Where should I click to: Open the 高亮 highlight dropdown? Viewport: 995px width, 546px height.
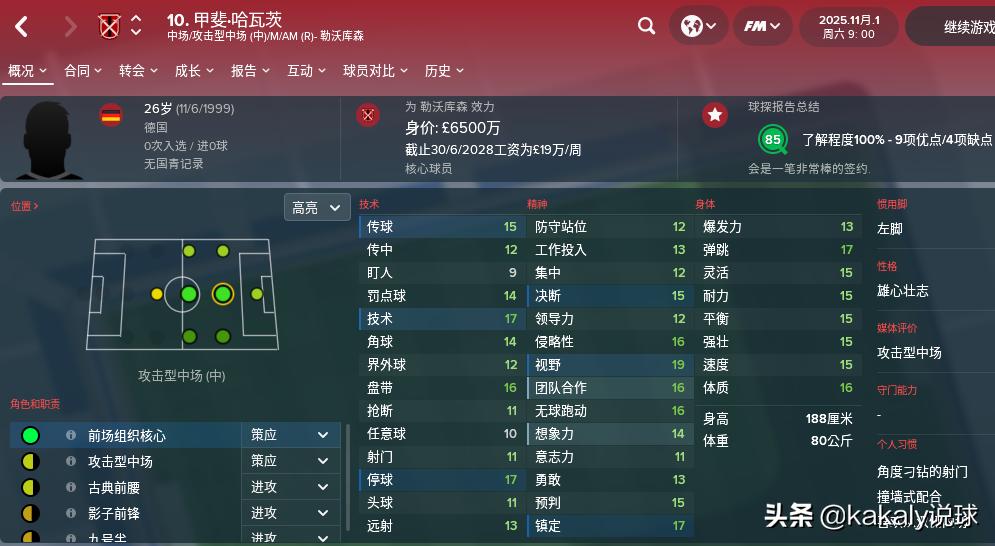pos(317,207)
